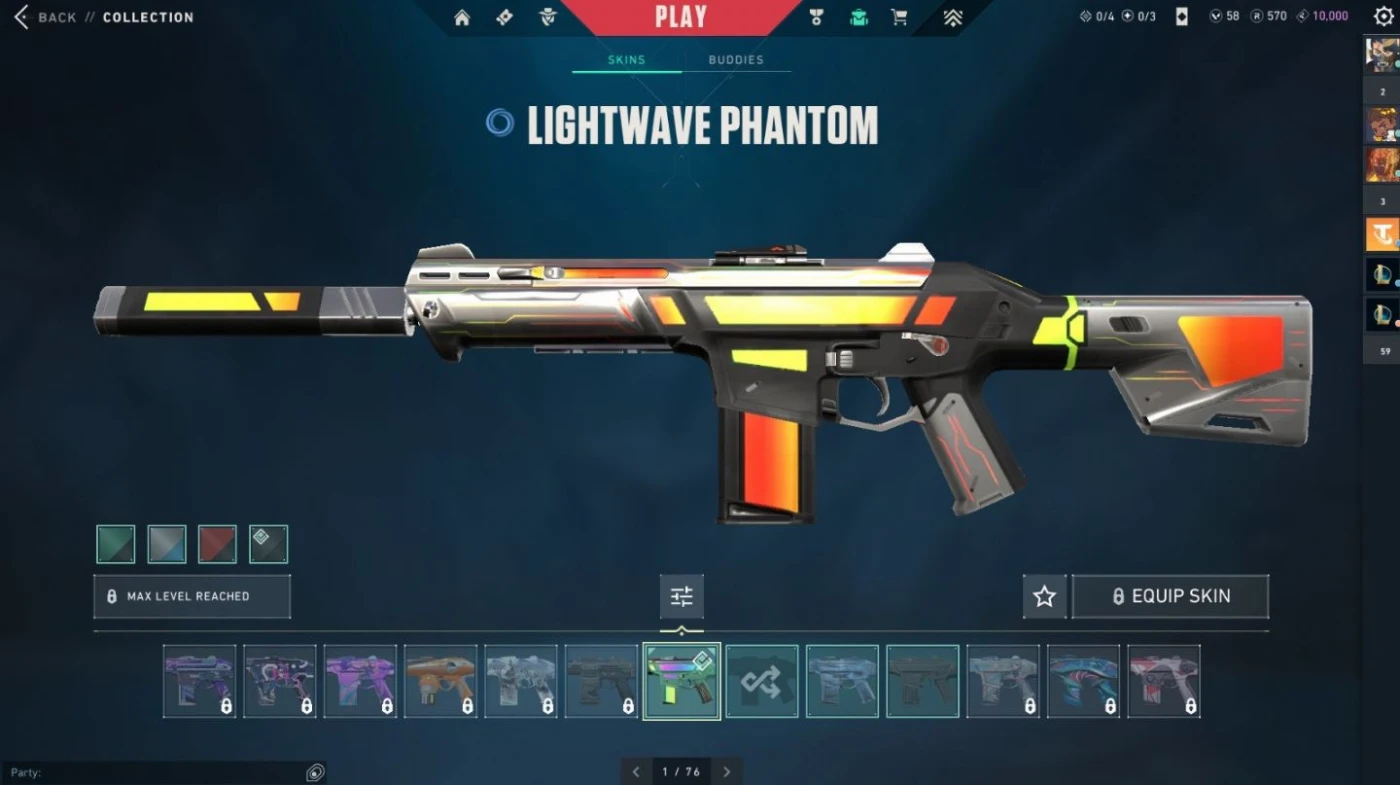Viewport: 1400px width, 785px height.
Task: Open the skin filter sliders button
Action: tap(682, 597)
